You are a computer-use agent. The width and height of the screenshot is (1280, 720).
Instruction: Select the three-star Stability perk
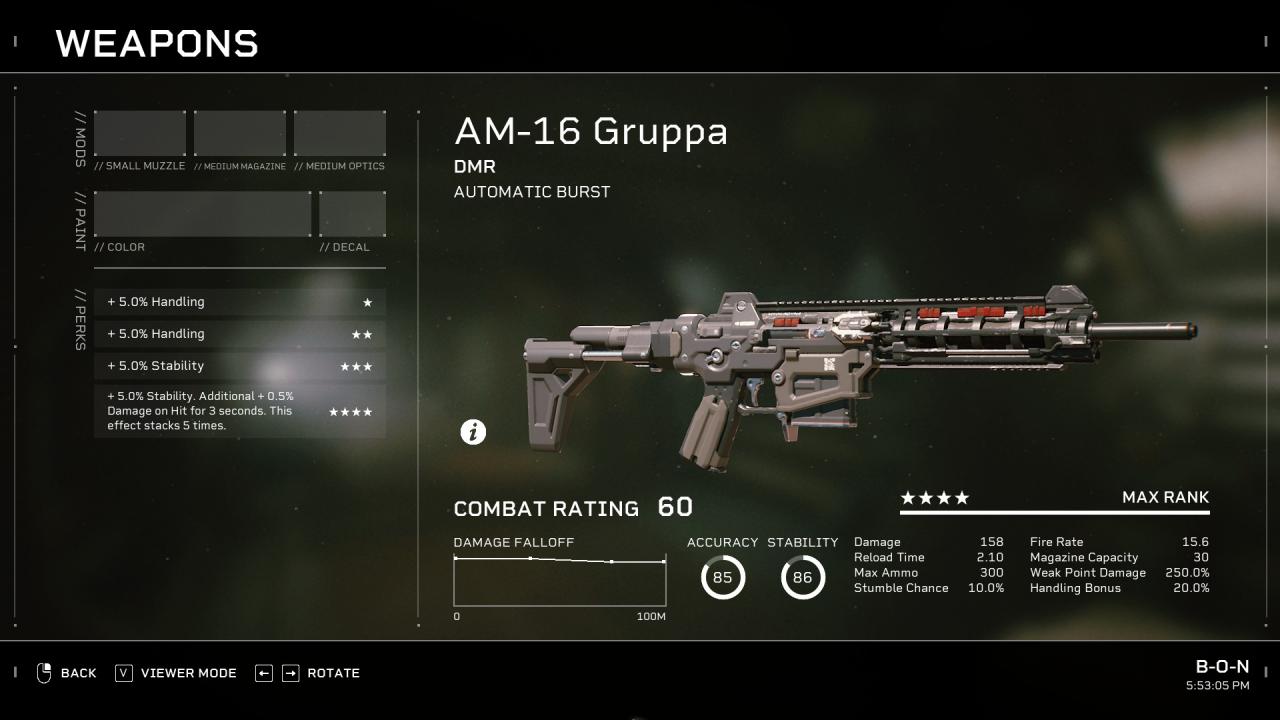tap(240, 366)
